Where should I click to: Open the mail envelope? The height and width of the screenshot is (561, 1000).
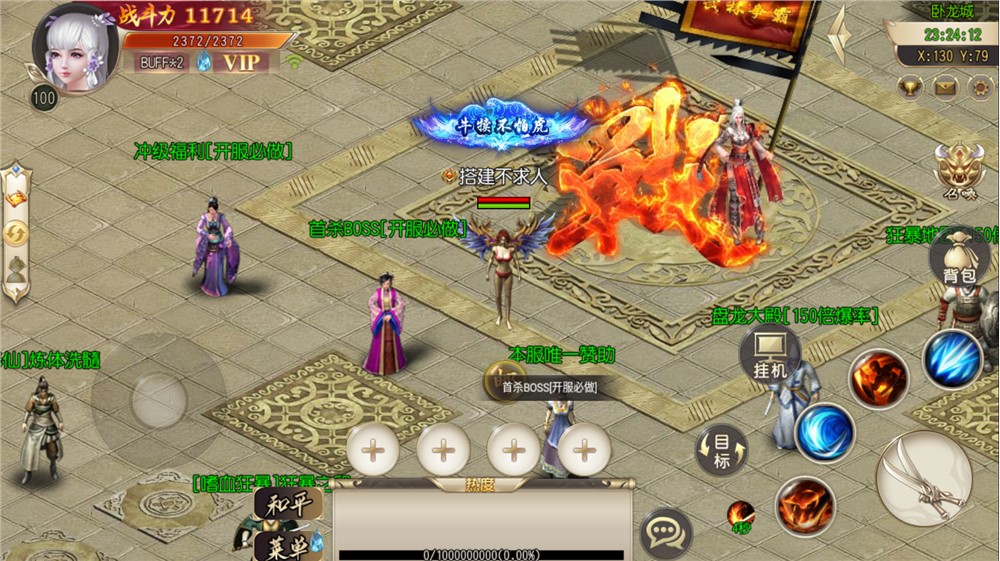pyautogui.click(x=945, y=88)
